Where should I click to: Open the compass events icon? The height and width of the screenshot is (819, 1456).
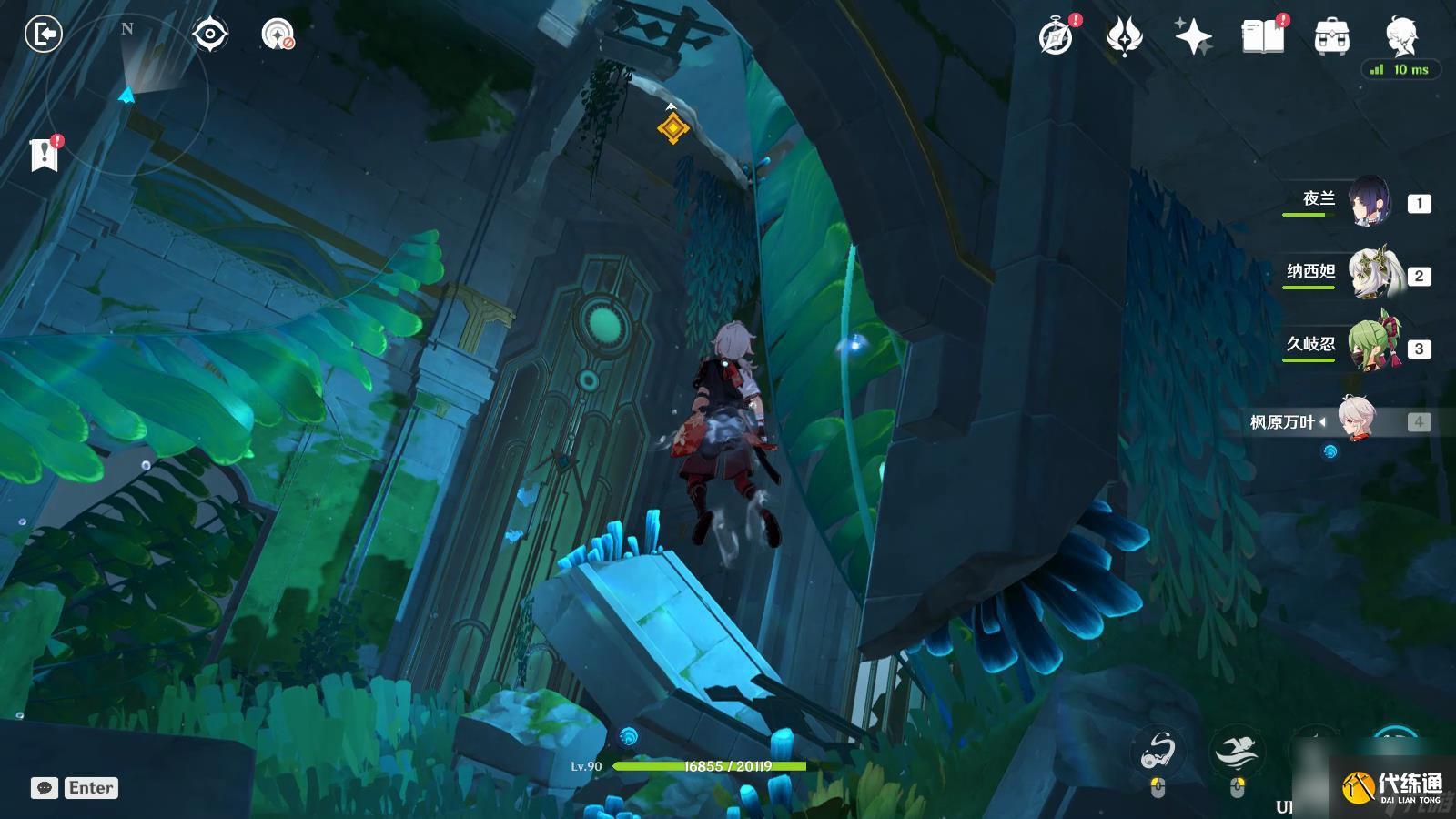pos(1057,37)
